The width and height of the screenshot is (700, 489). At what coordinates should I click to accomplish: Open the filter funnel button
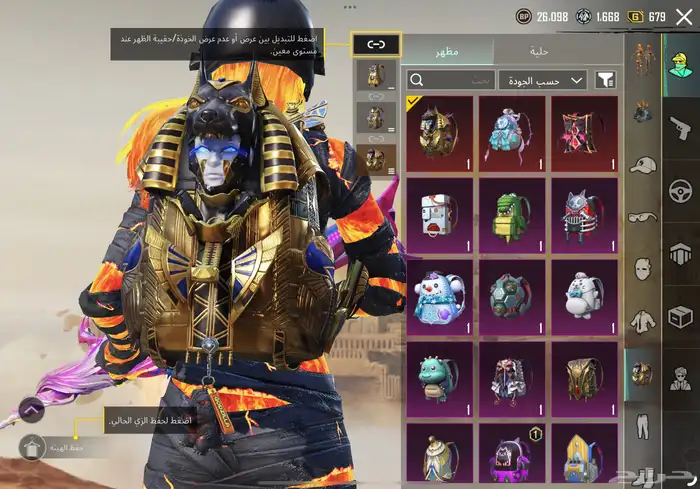605,80
